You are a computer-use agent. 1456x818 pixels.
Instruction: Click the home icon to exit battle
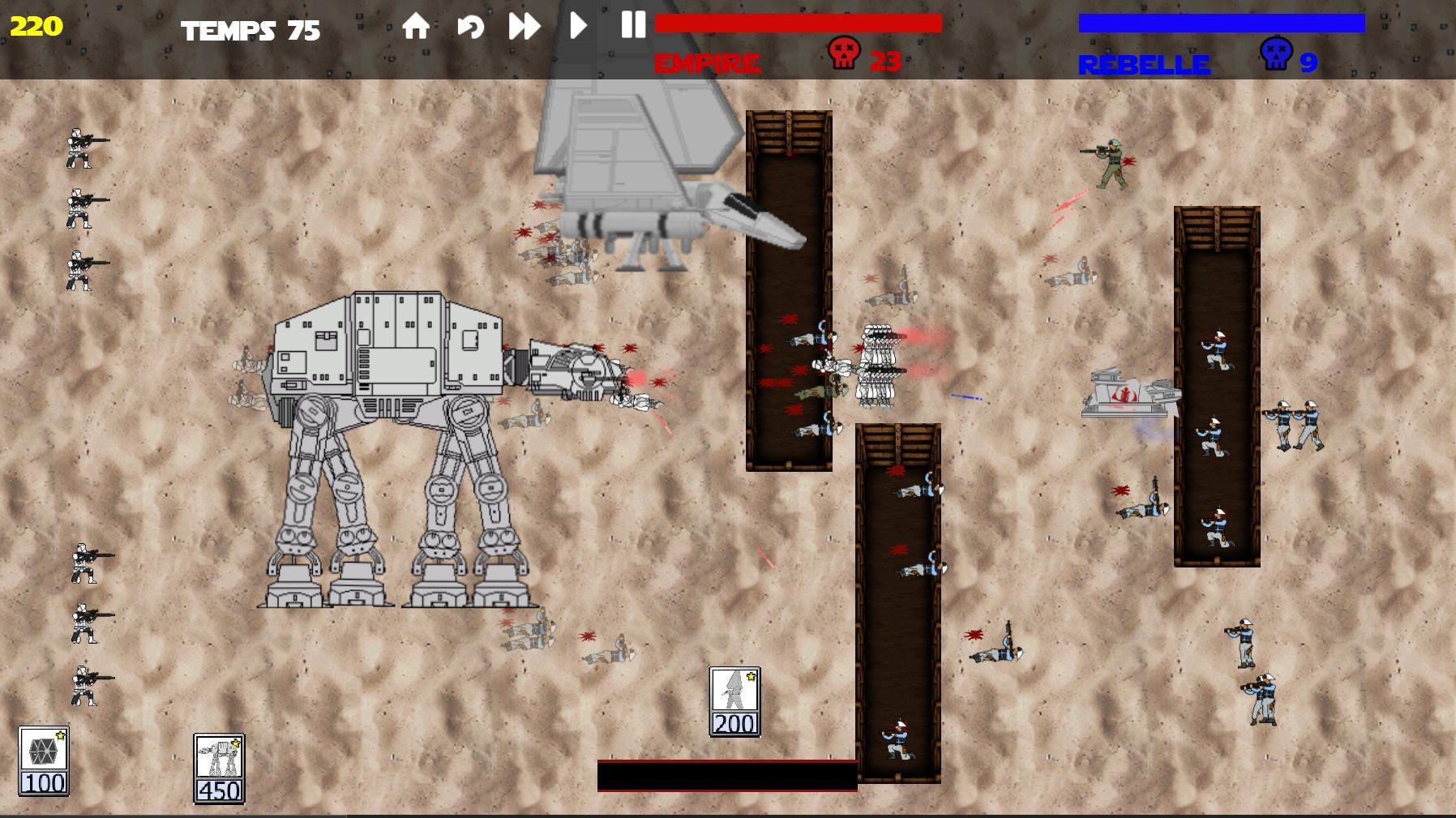[x=418, y=27]
